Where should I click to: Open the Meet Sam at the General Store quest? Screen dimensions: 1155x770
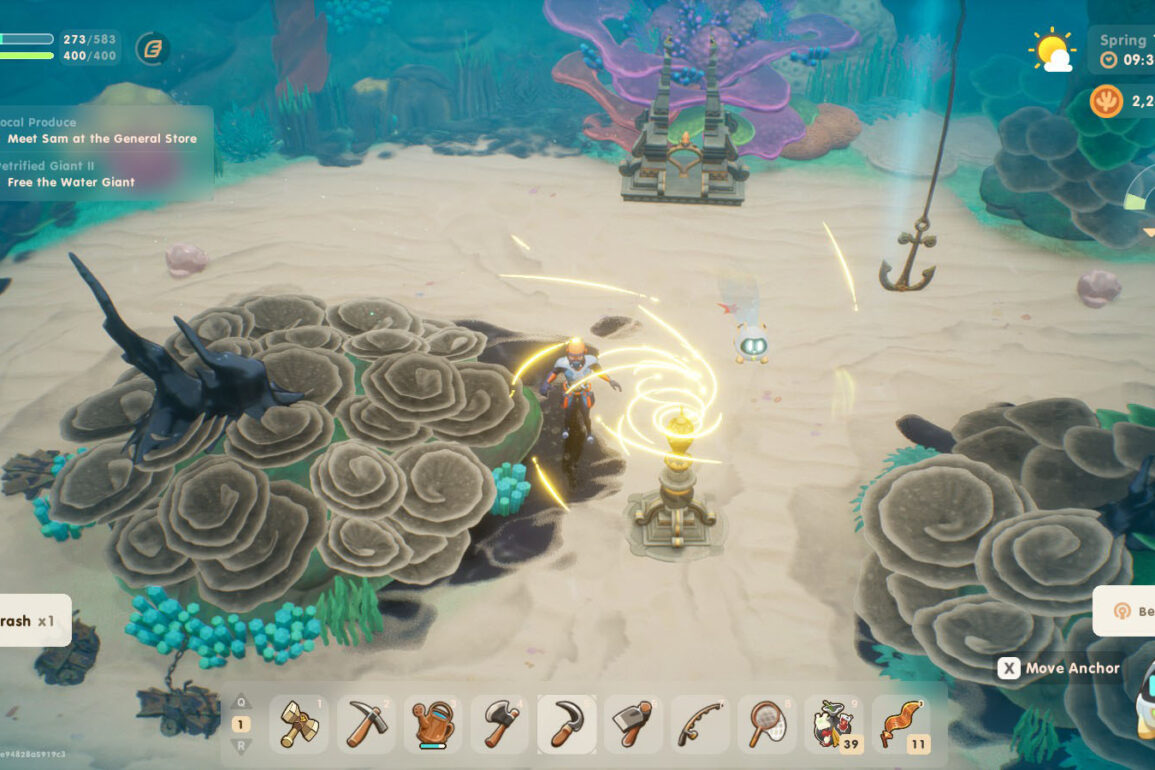pyautogui.click(x=102, y=139)
